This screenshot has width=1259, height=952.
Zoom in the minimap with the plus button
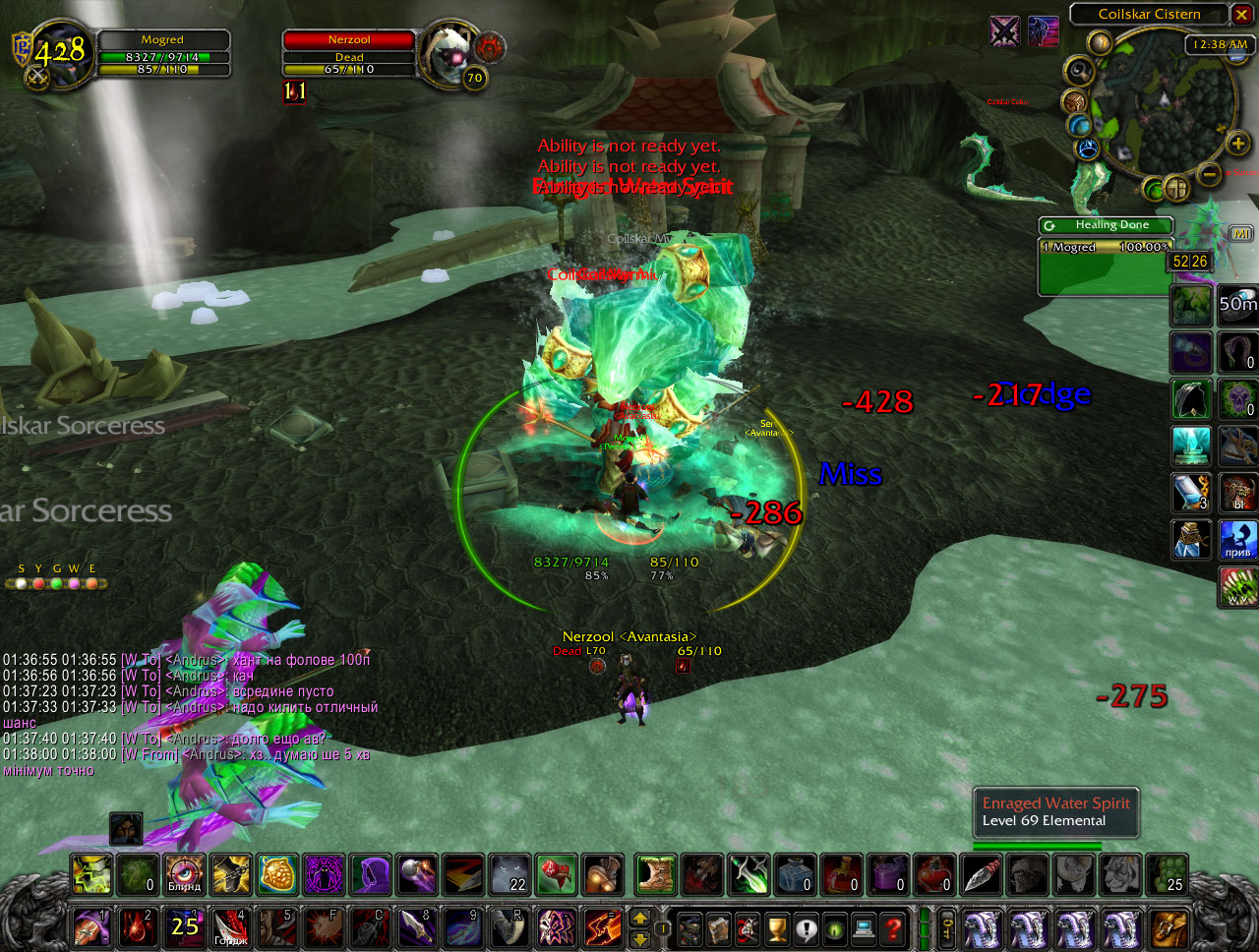(x=1237, y=145)
